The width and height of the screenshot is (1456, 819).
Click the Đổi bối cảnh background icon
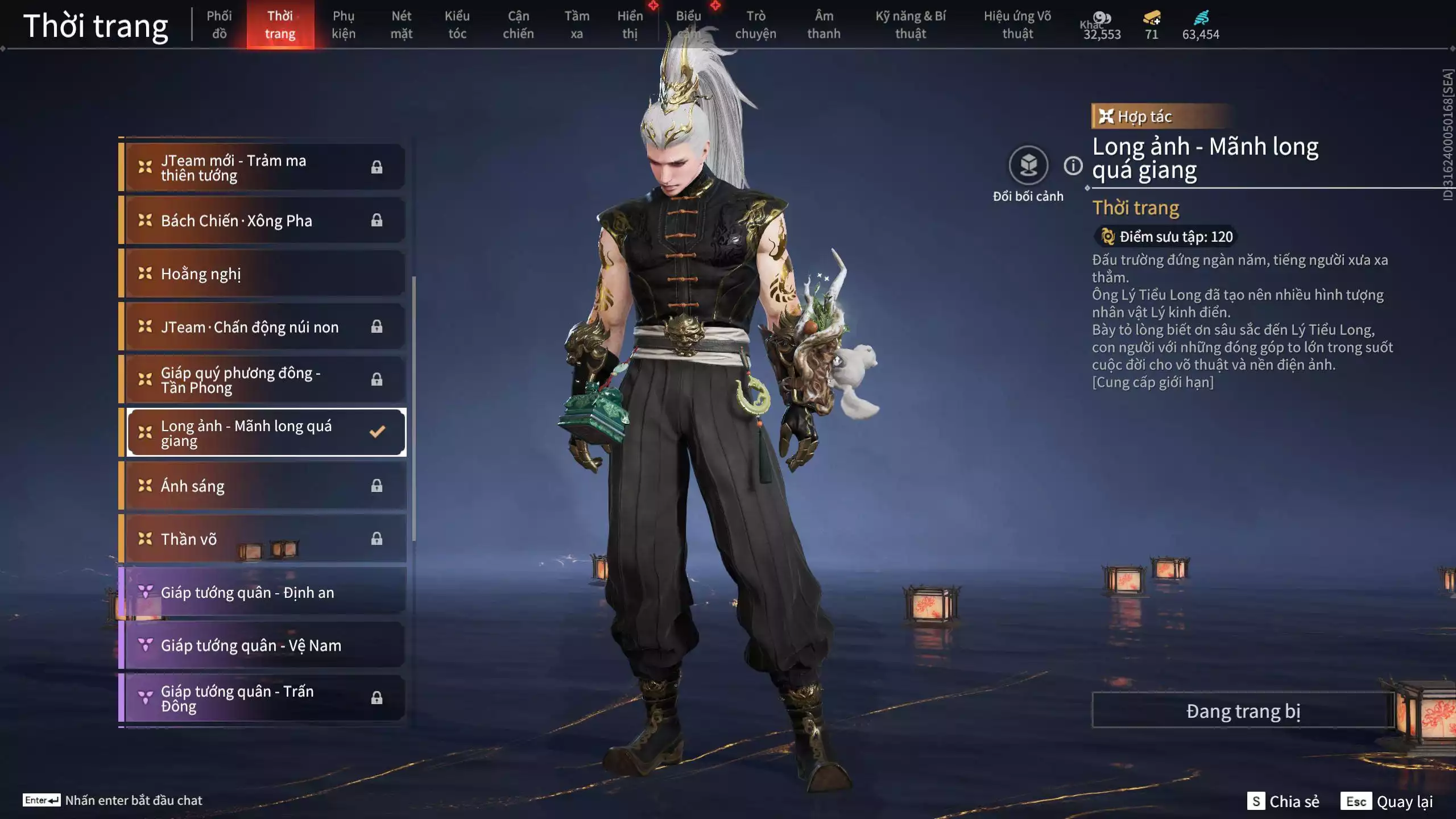tap(1028, 166)
